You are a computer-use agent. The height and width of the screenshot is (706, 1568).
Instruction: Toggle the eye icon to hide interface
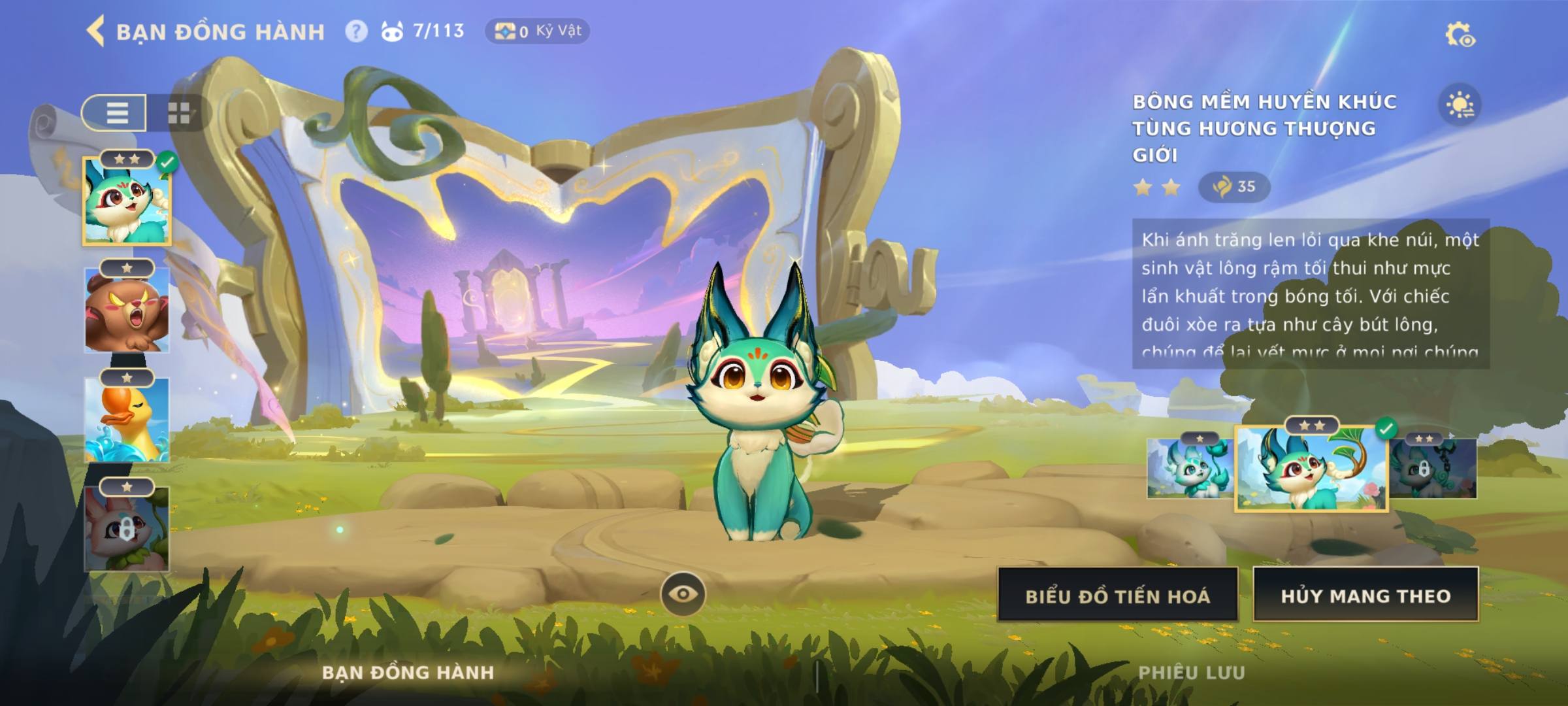[x=683, y=594]
